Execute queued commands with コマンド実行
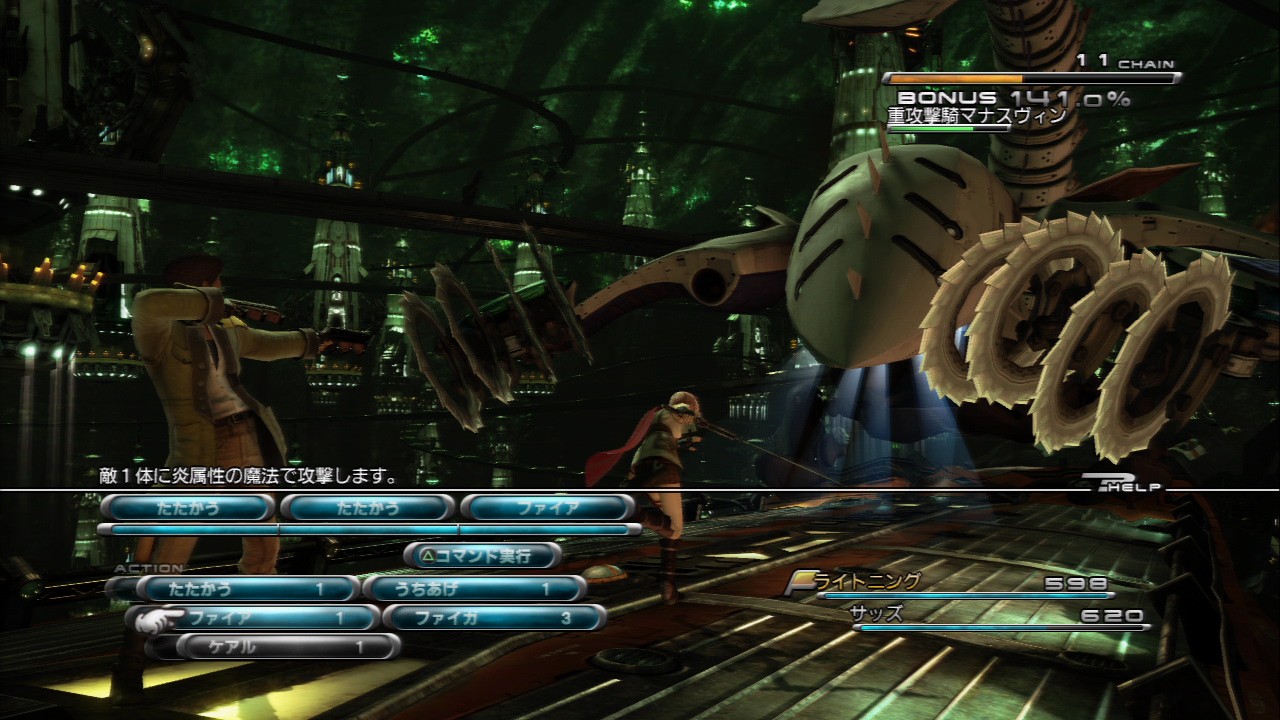The width and height of the screenshot is (1280, 720). click(x=482, y=555)
